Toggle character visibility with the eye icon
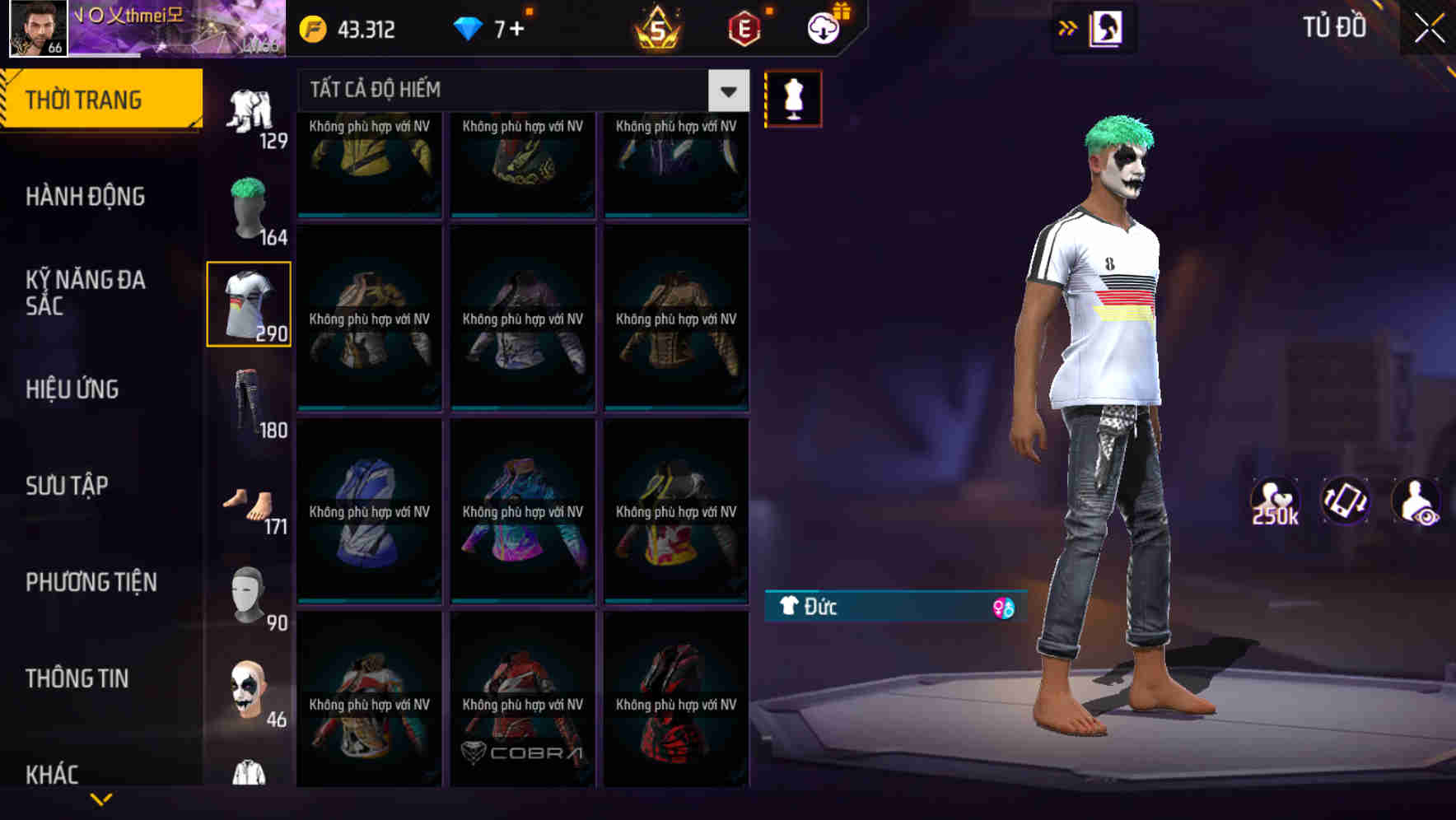Viewport: 1456px width, 820px height. (x=1416, y=501)
